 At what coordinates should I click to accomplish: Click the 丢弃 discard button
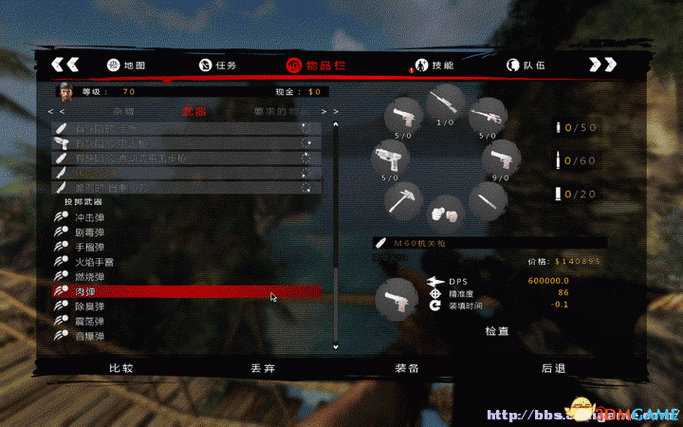pyautogui.click(x=263, y=367)
